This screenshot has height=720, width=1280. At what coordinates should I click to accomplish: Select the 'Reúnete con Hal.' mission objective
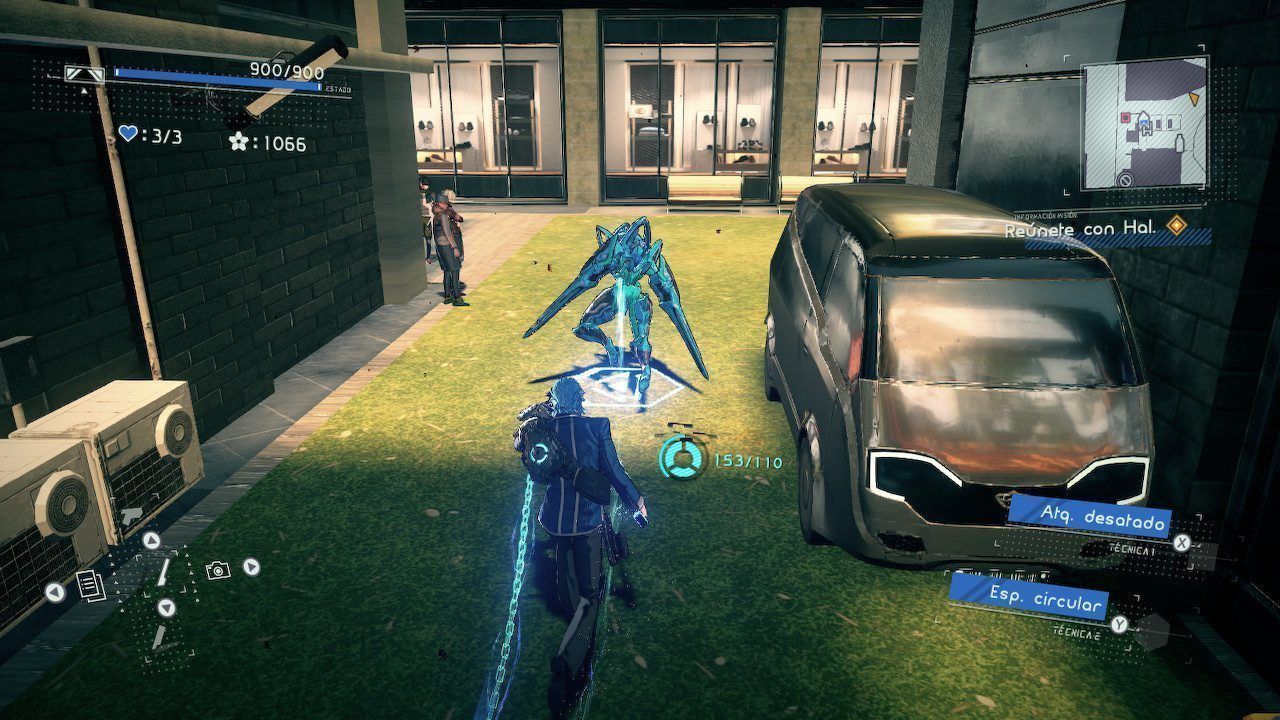(x=1081, y=229)
